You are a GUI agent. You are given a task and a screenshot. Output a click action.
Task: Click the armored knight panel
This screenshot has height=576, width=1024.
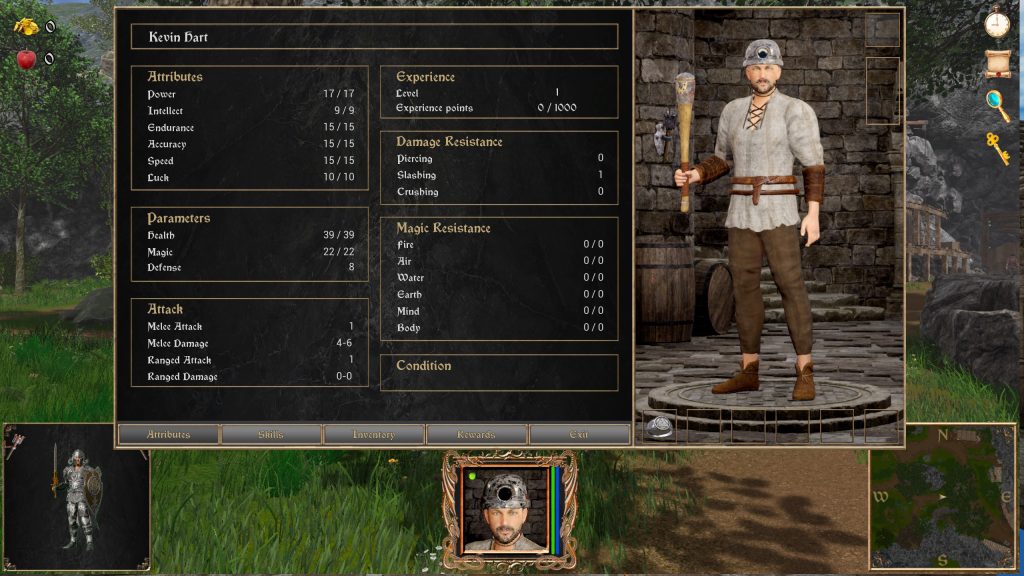pyautogui.click(x=77, y=497)
